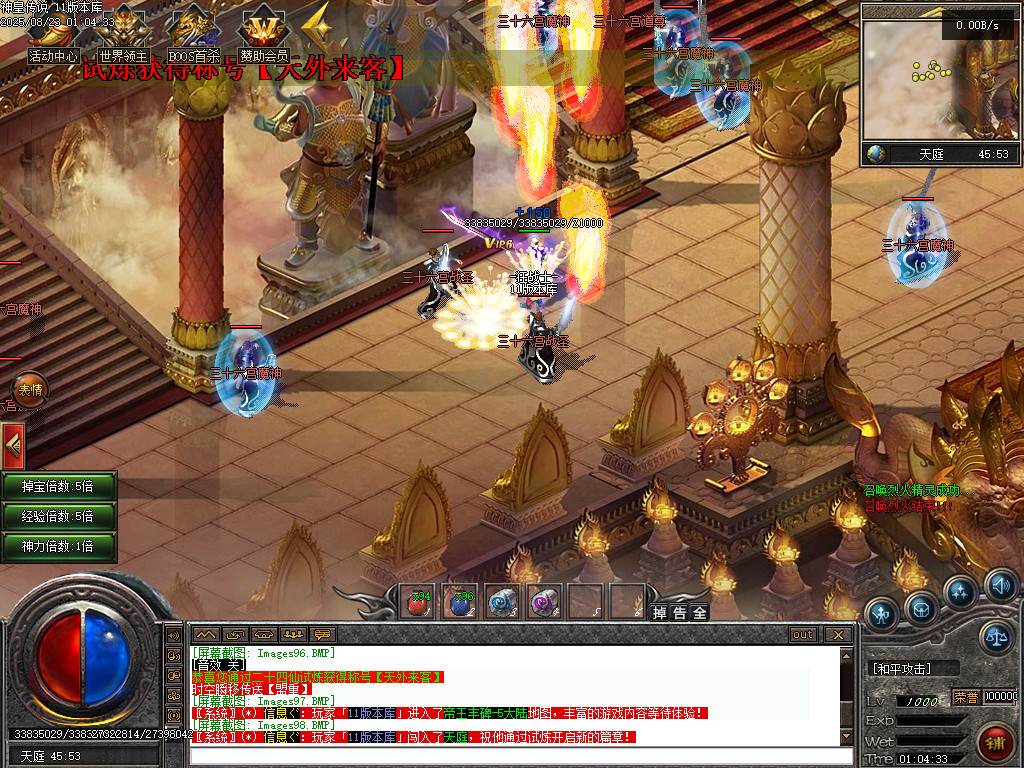1024x768 pixels.
Task: Open the red 铺 shop button
Action: [x=996, y=743]
